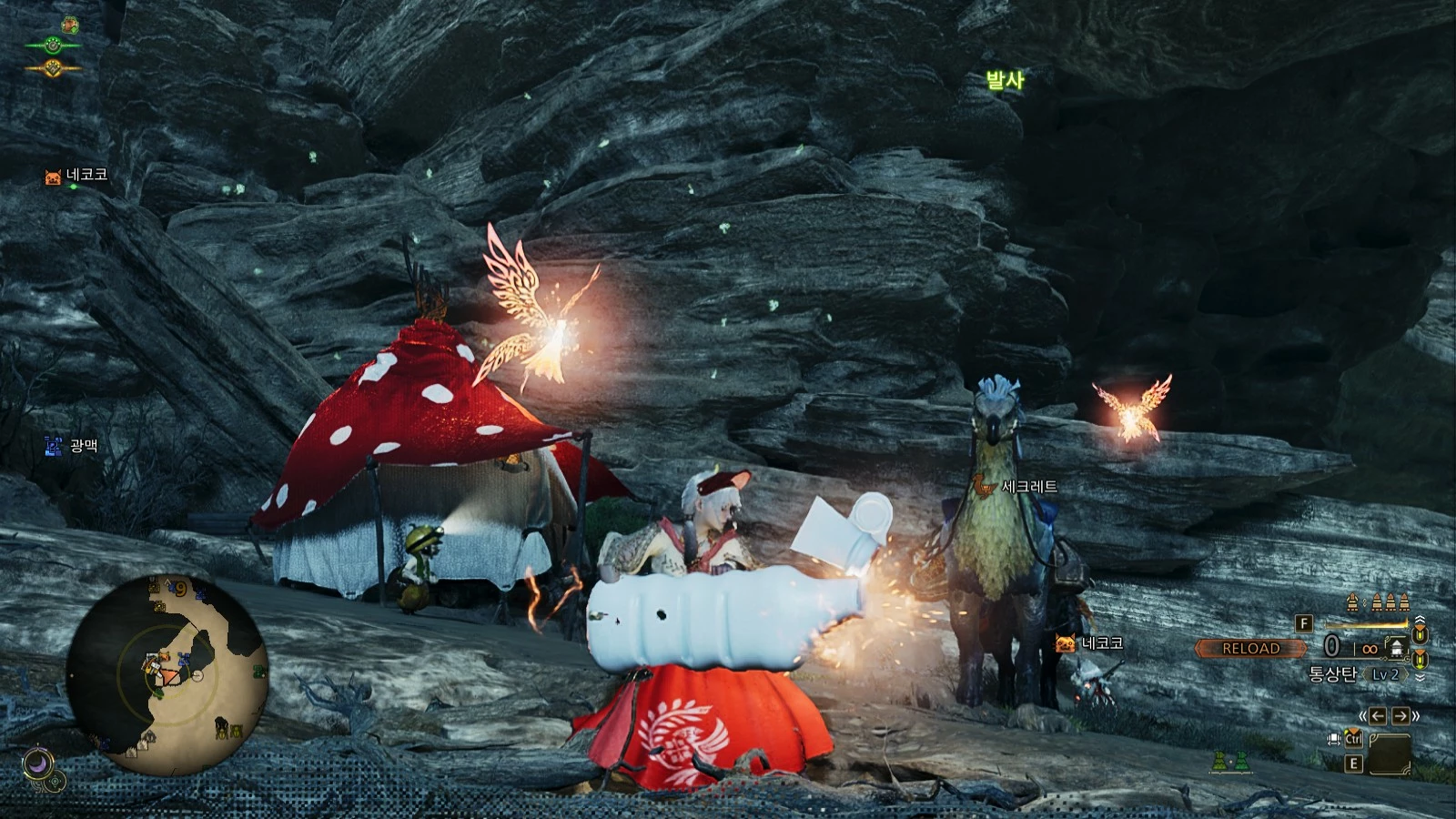The width and height of the screenshot is (1456, 819).
Task: Click the green 발사 fire prompt text
Action: [1005, 80]
